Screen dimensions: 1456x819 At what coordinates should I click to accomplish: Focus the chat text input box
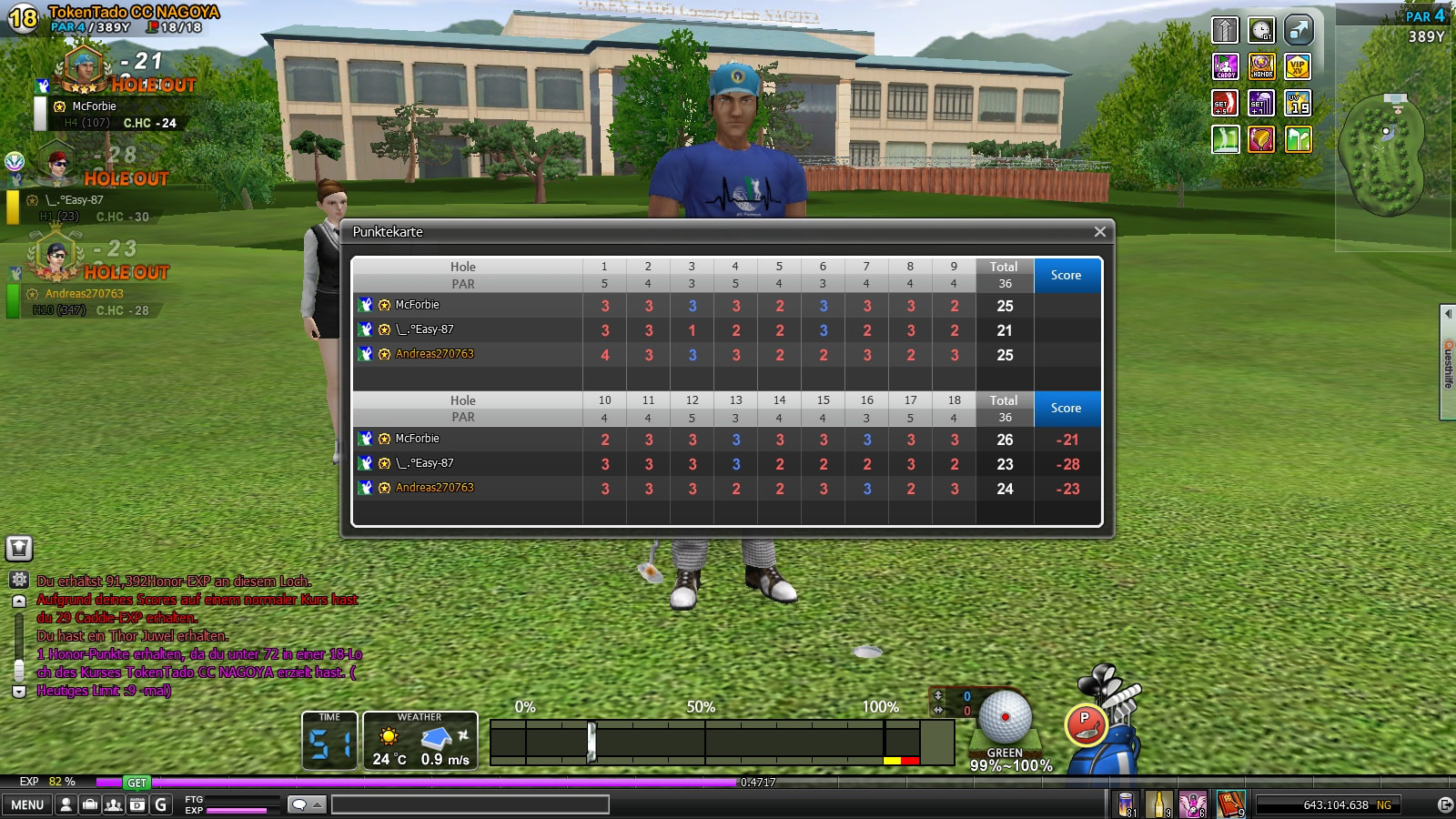tap(470, 804)
